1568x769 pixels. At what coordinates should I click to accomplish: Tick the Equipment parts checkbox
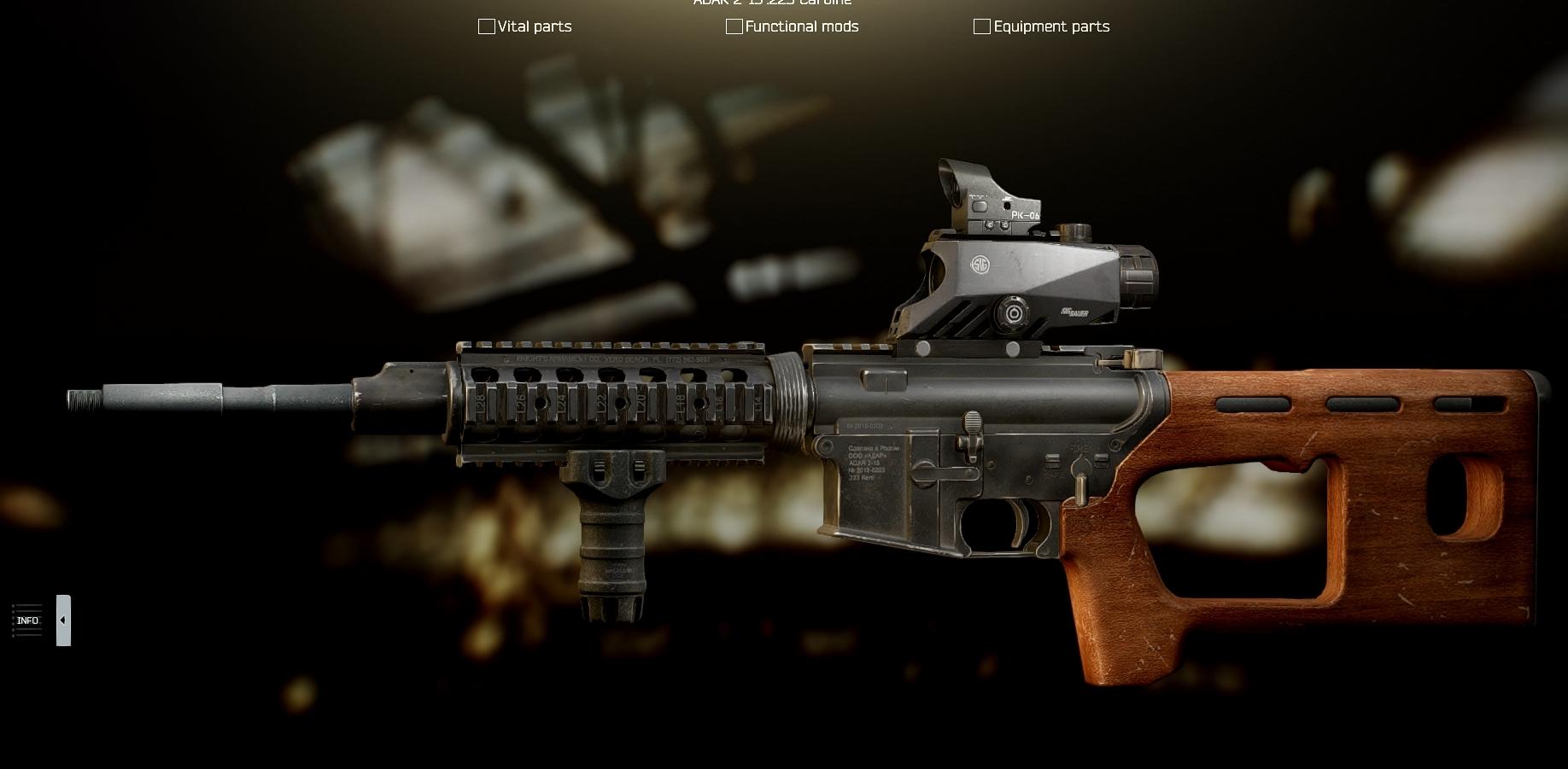[982, 26]
